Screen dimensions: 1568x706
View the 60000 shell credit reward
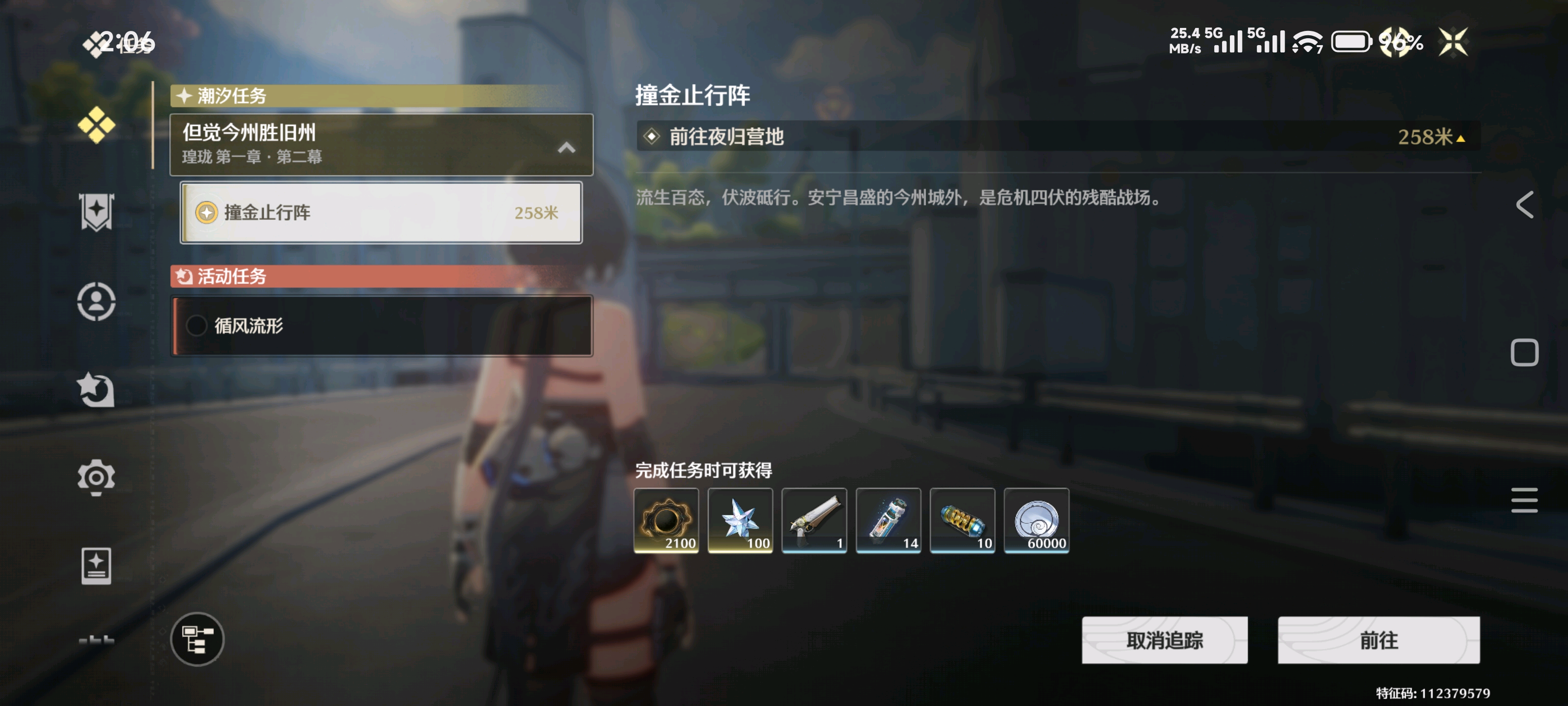(x=1037, y=520)
